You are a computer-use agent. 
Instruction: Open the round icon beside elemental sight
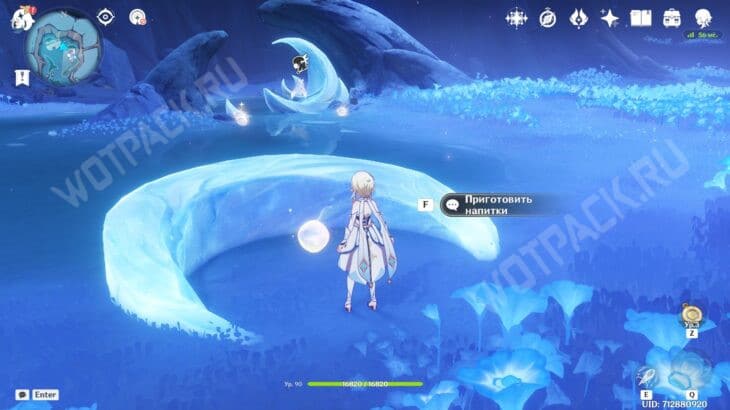(137, 17)
